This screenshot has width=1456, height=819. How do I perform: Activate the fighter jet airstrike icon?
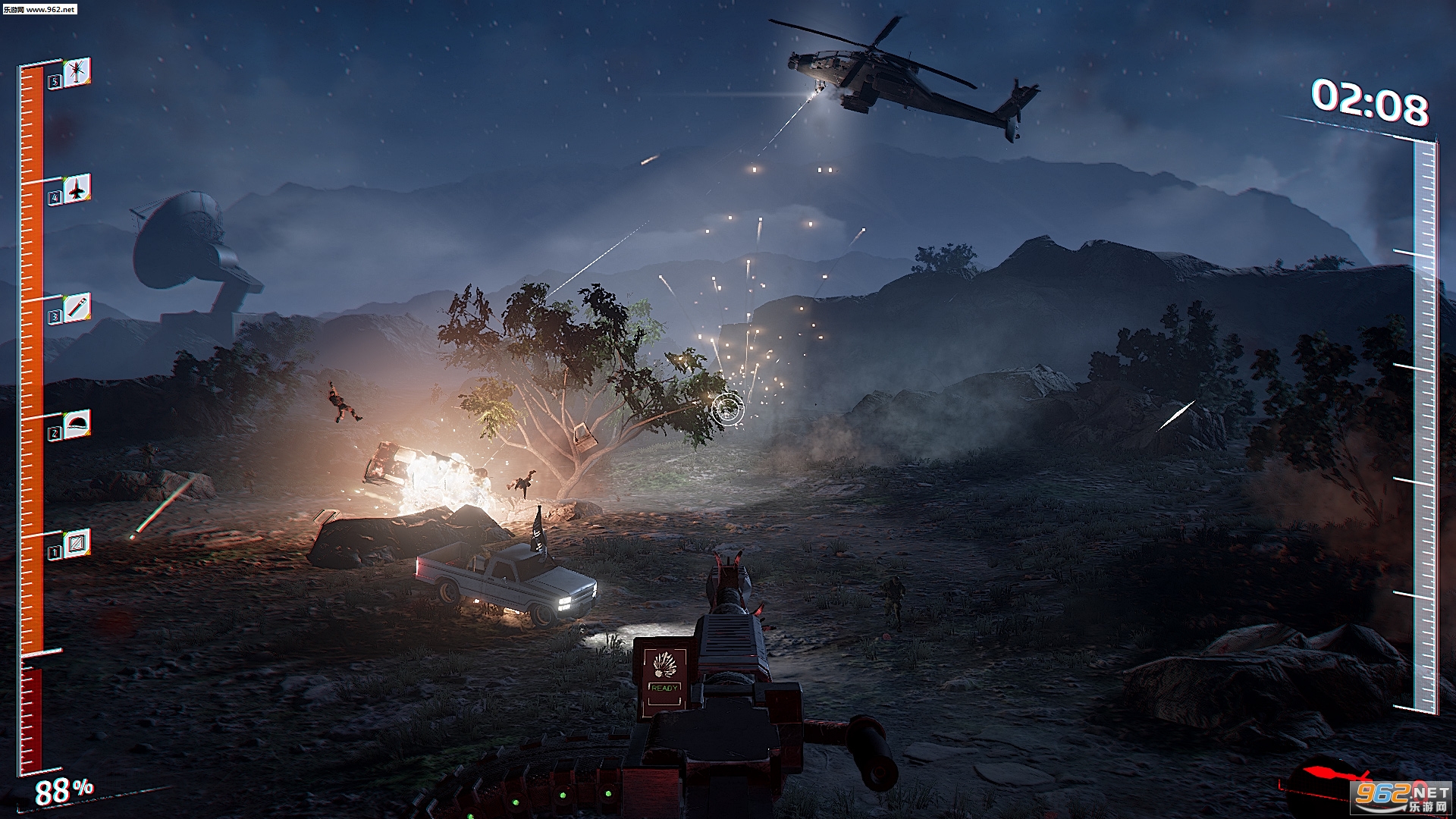pos(77,189)
